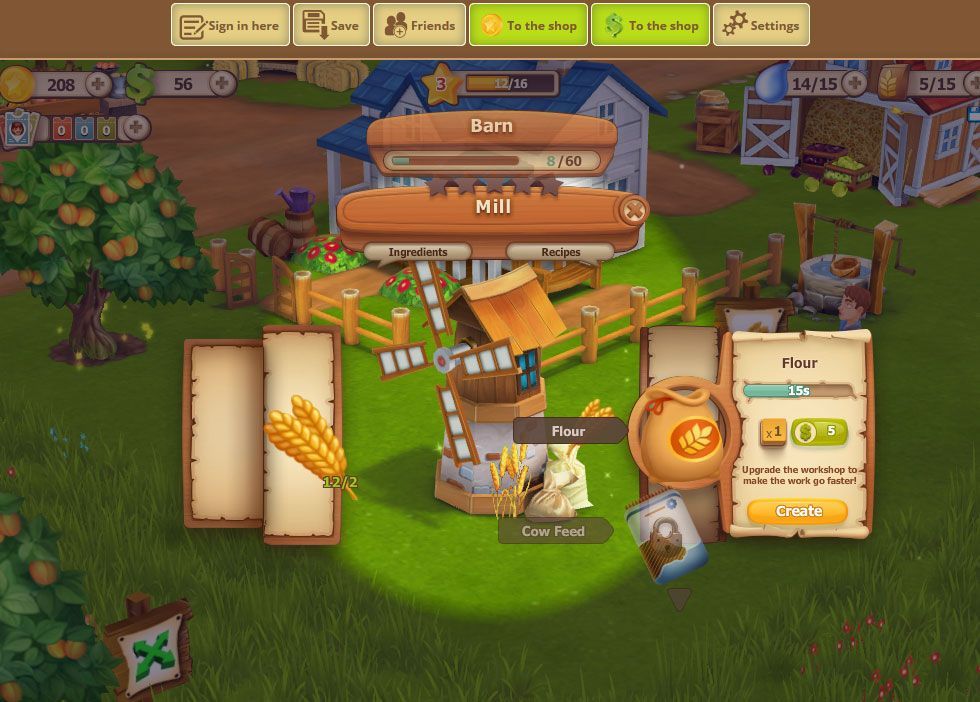Open the Recipes tab
Screen dimensions: 980x702
(x=560, y=252)
